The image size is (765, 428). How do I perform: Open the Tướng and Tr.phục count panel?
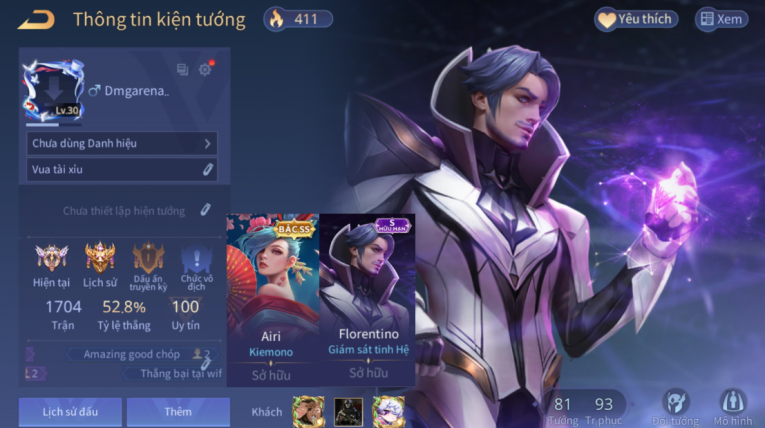pyautogui.click(x=583, y=408)
